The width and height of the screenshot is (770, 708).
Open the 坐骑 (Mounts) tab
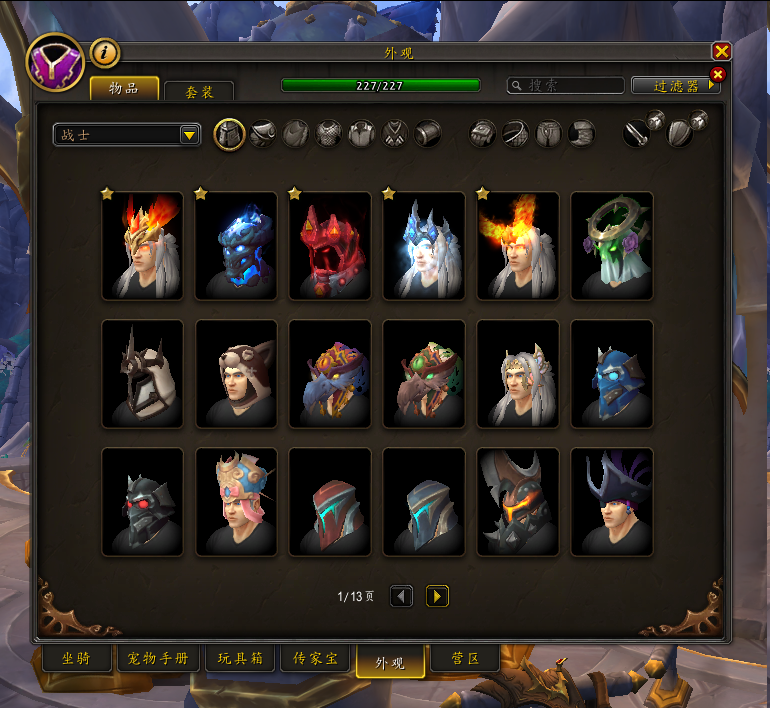(76, 659)
